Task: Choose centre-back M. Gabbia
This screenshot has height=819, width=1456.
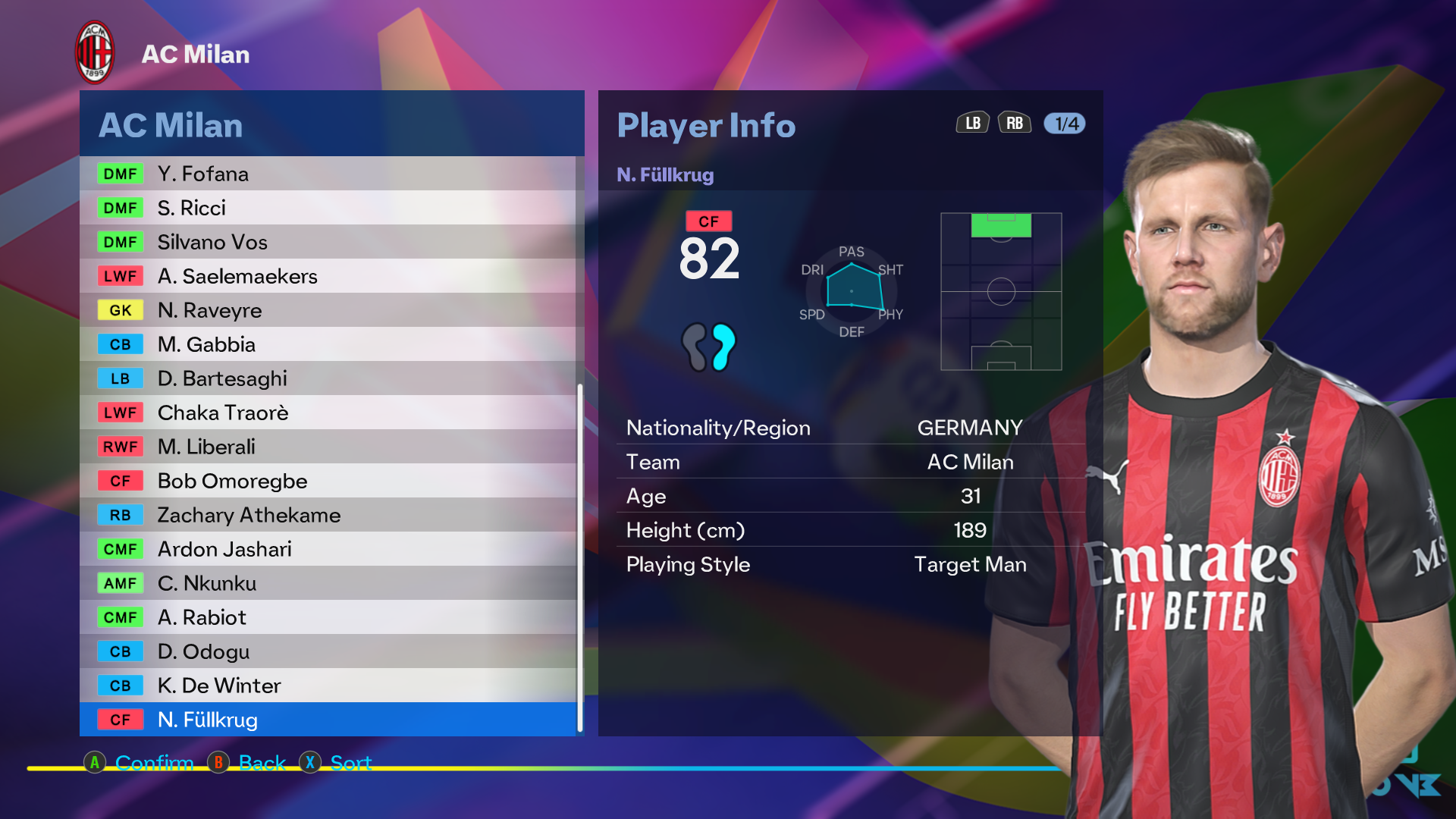Action: [328, 344]
